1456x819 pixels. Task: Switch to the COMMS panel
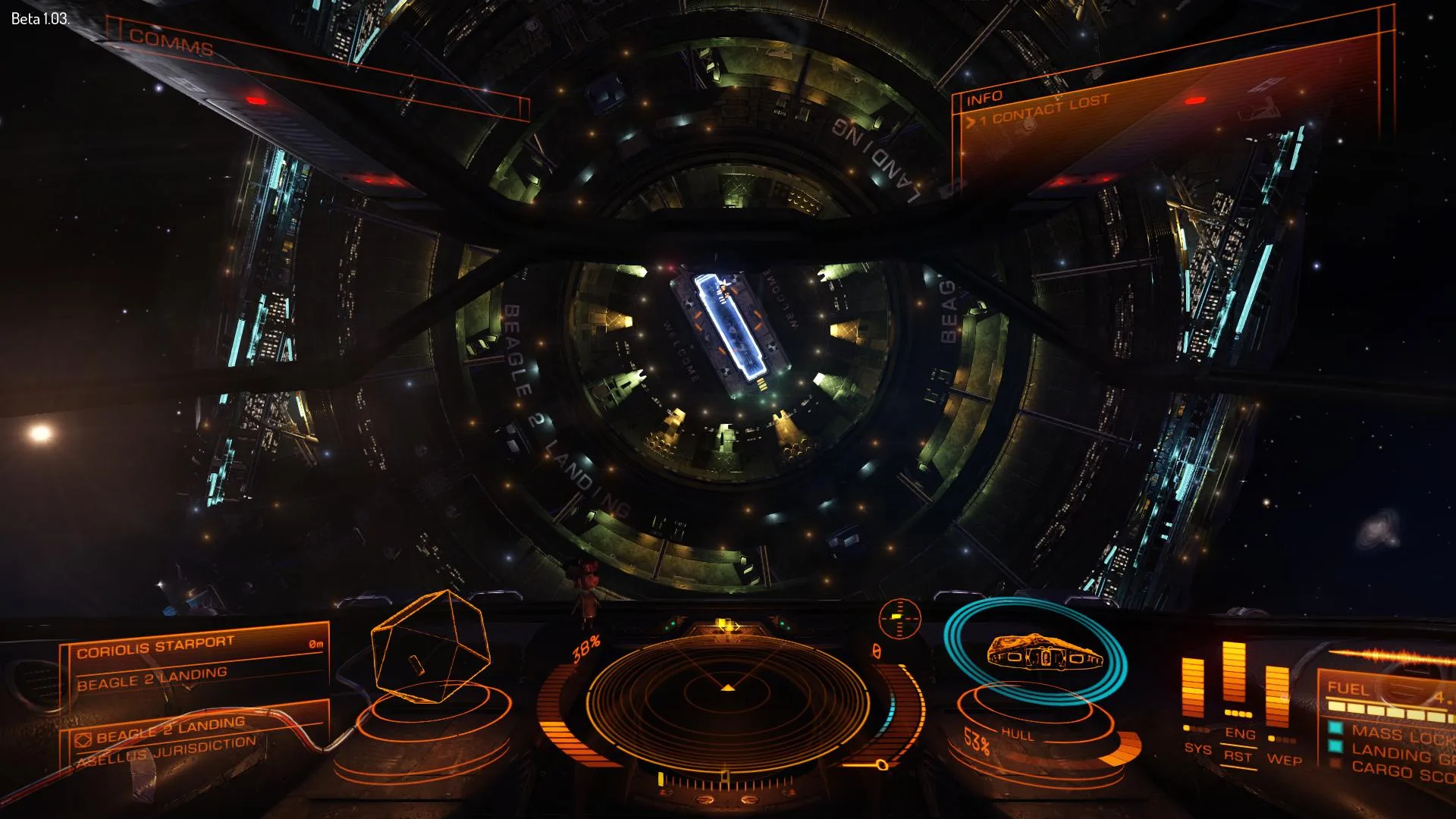(171, 42)
